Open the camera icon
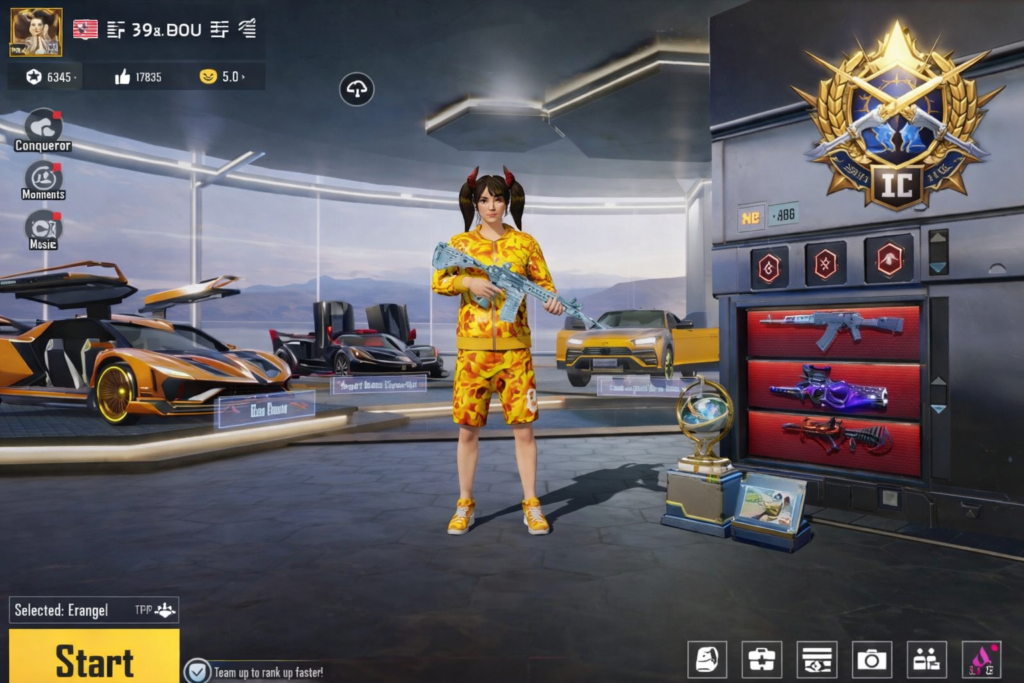 point(872,659)
